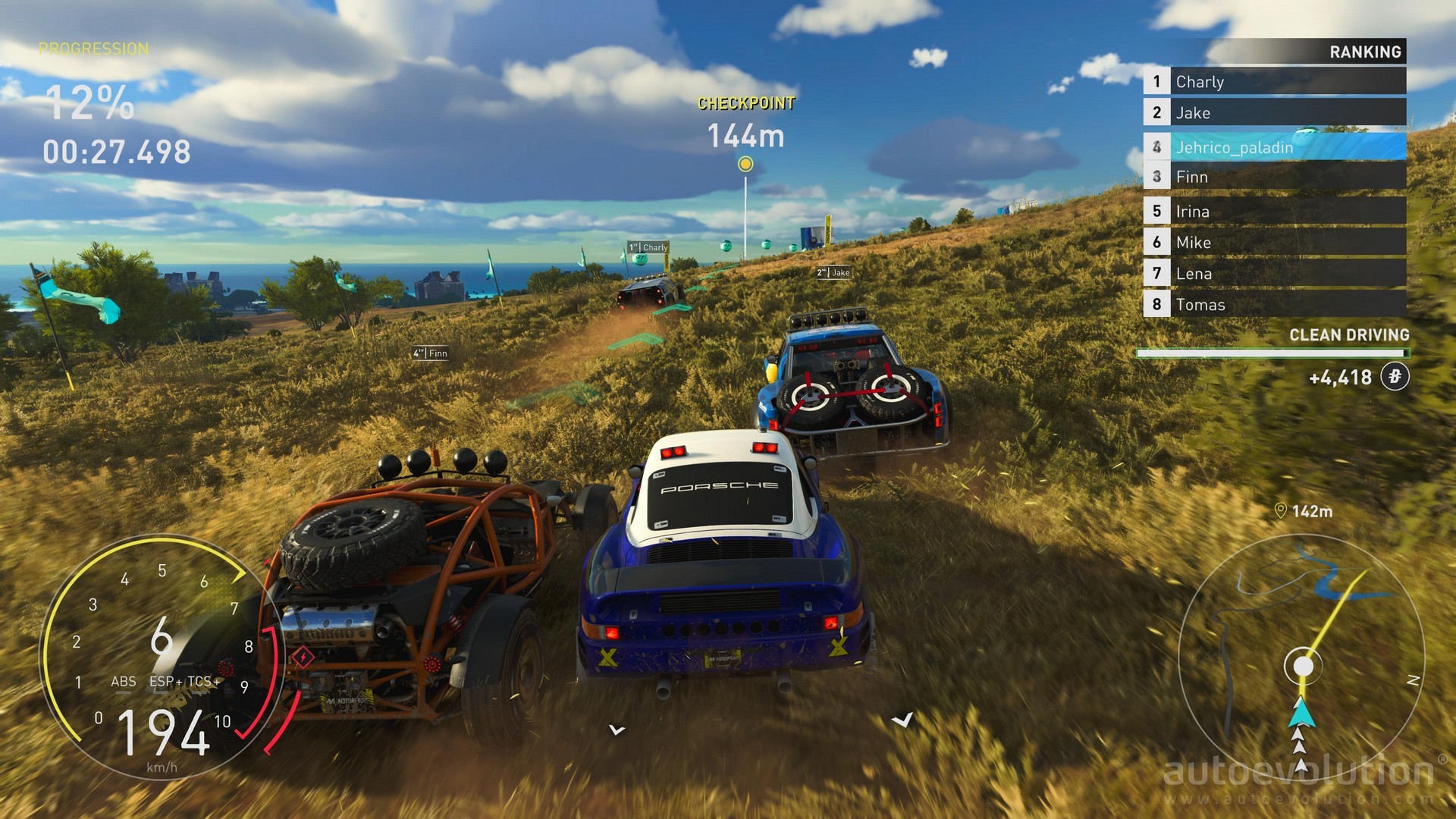This screenshot has width=1456, height=819.
Task: Click the Charly opponent name tag
Action: (648, 247)
